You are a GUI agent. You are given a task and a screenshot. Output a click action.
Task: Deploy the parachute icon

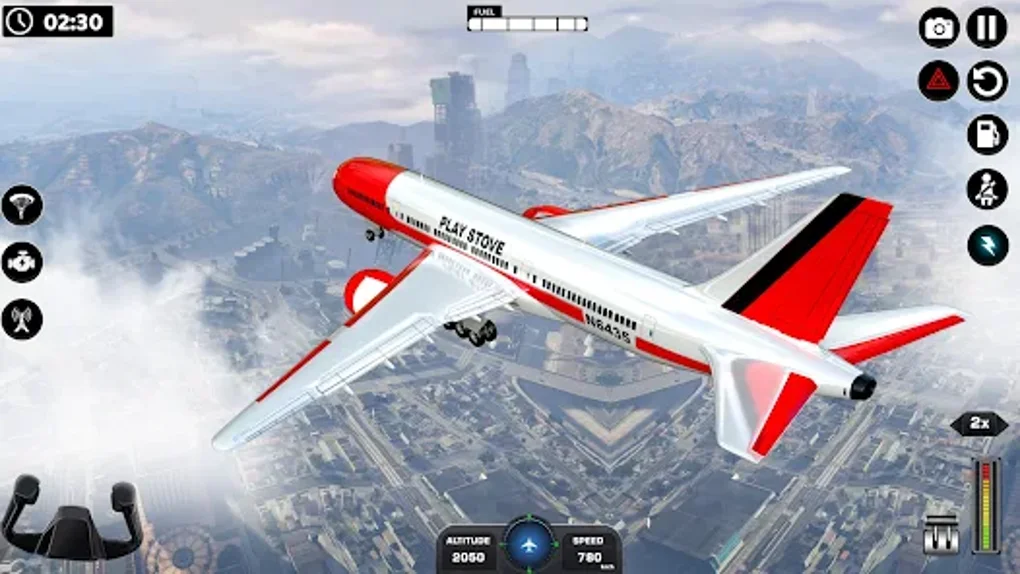coord(22,205)
